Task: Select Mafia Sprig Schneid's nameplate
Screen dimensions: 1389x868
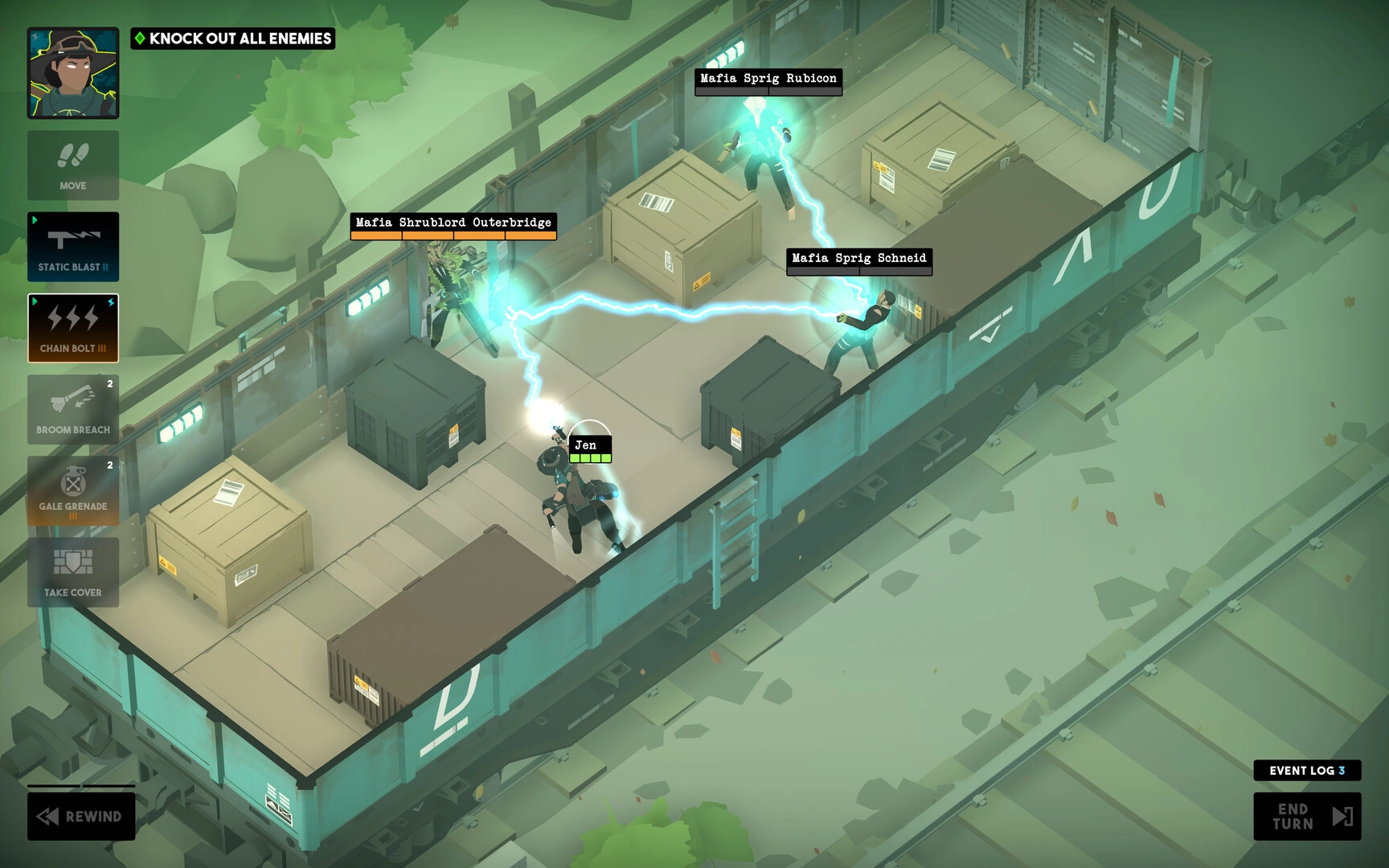Action: click(859, 258)
